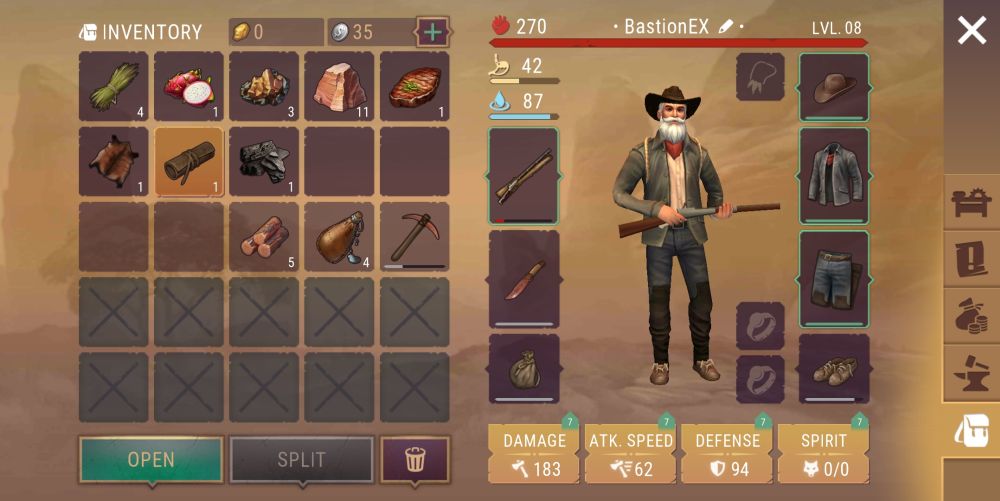Screen dimensions: 1000x501
Task: Pick the dragon fruit item slot
Action: point(189,87)
